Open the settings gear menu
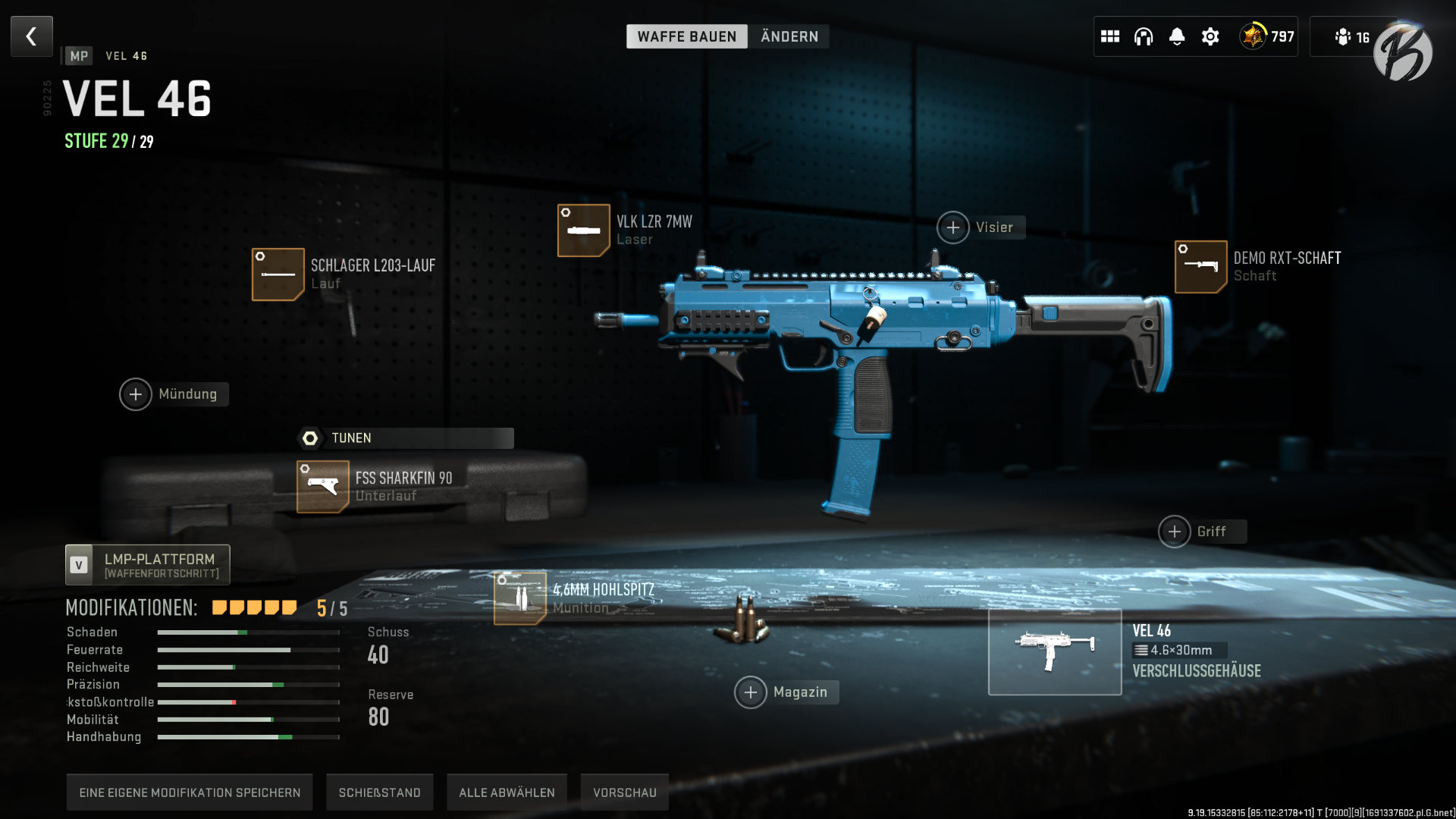This screenshot has height=819, width=1456. coord(1211,36)
